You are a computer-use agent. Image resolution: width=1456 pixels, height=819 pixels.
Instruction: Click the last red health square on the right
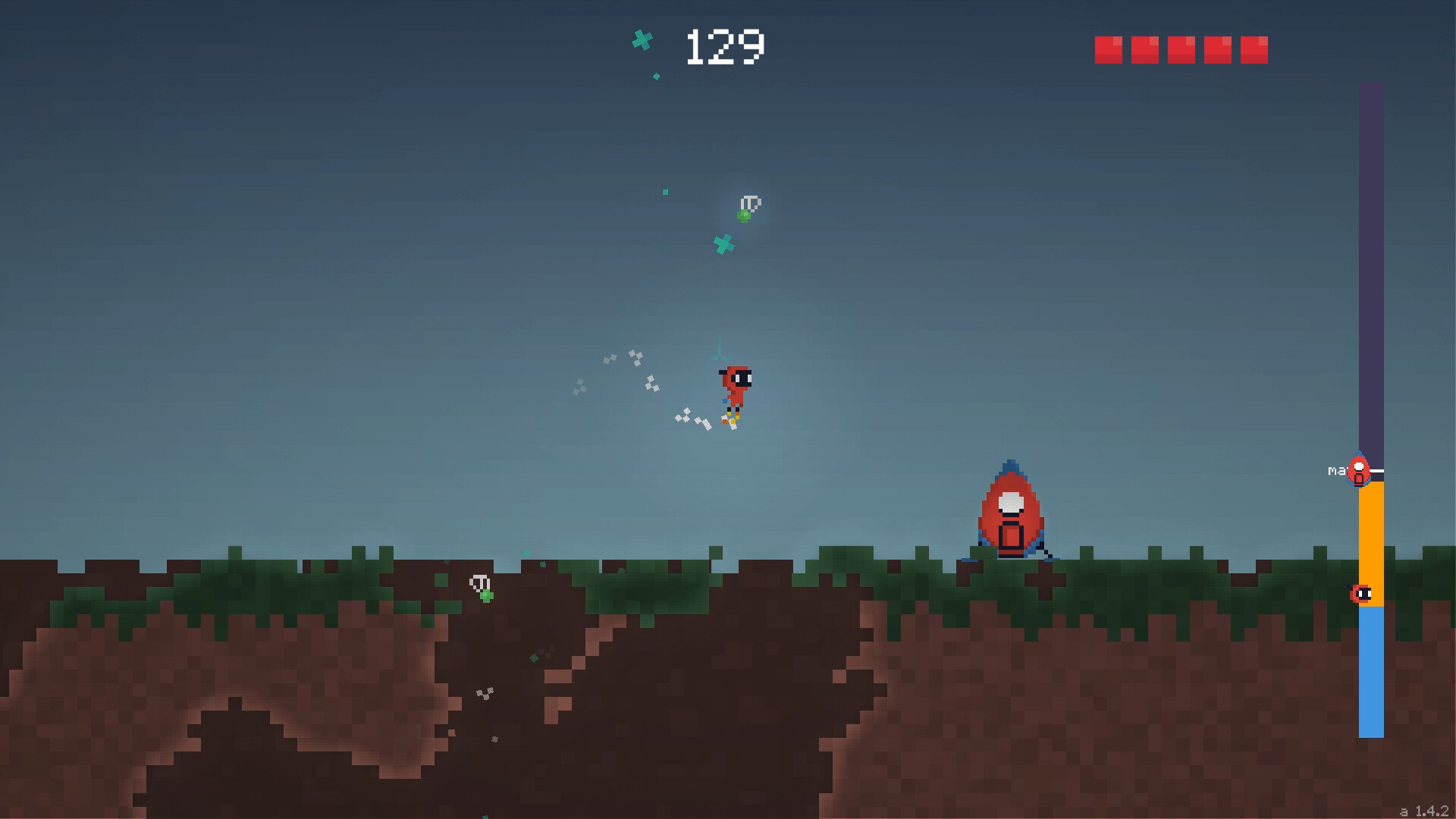point(1253,48)
